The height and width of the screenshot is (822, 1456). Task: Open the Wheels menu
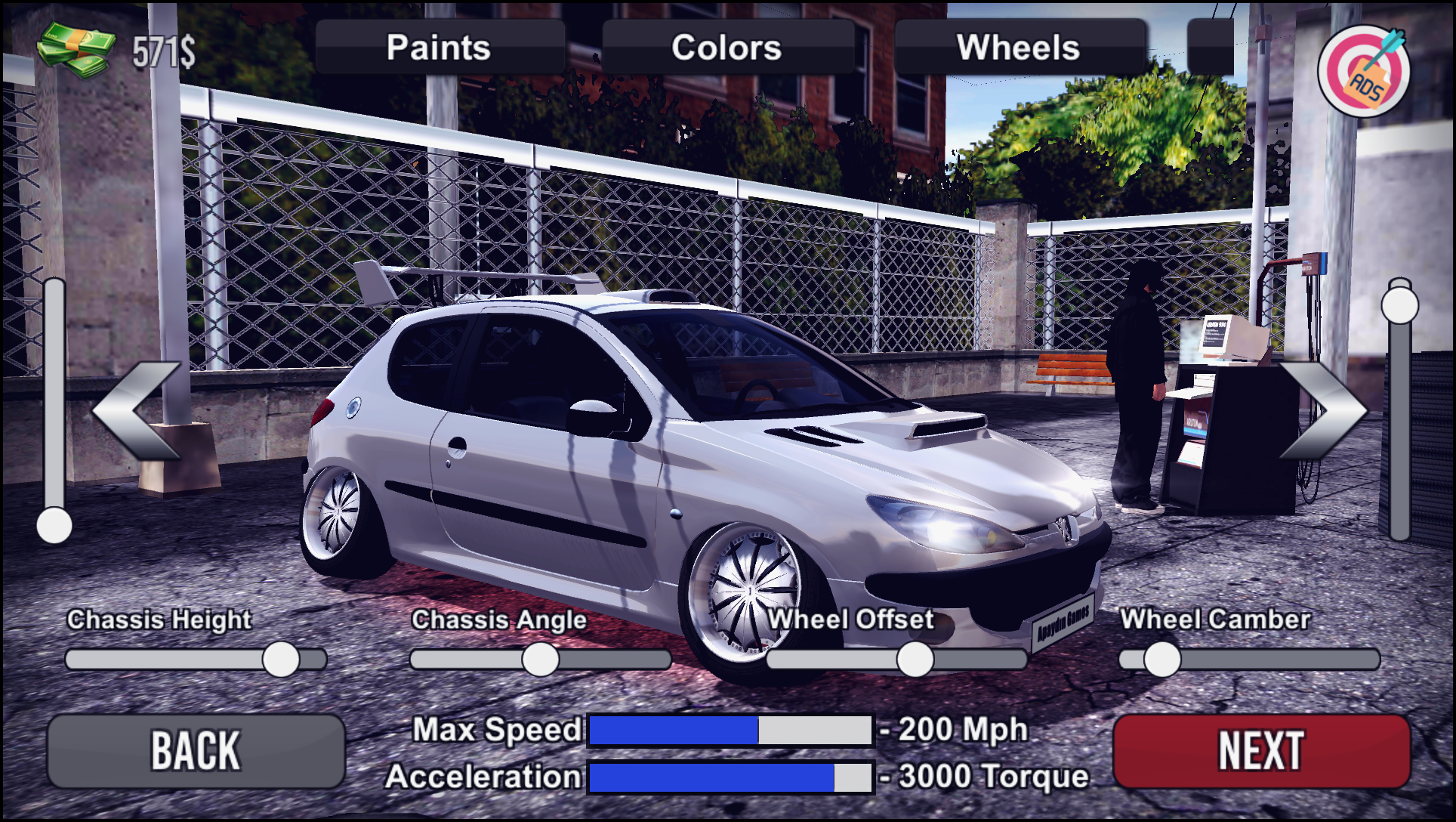click(x=1020, y=48)
